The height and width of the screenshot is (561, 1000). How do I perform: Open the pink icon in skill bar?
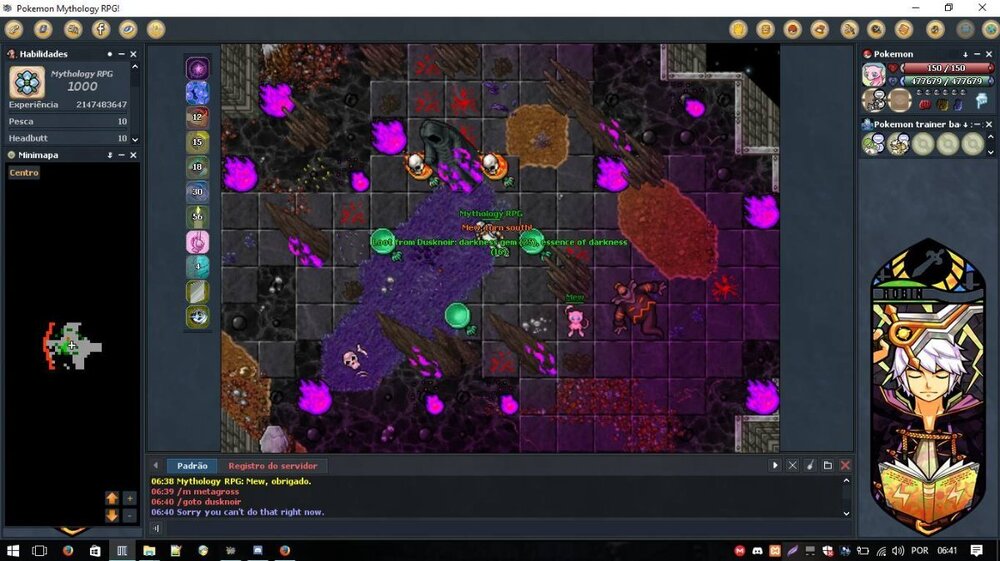point(198,242)
